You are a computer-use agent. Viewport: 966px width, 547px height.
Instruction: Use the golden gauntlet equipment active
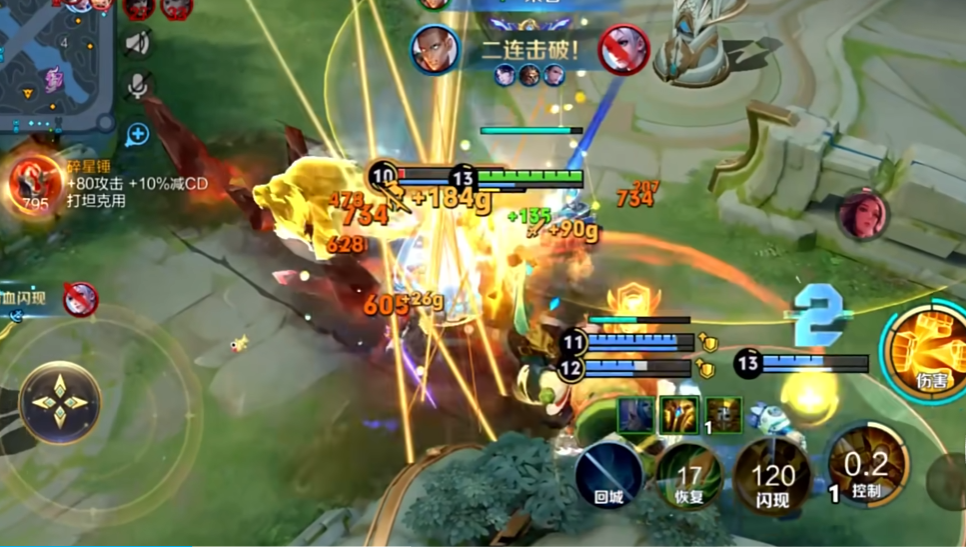pos(679,414)
